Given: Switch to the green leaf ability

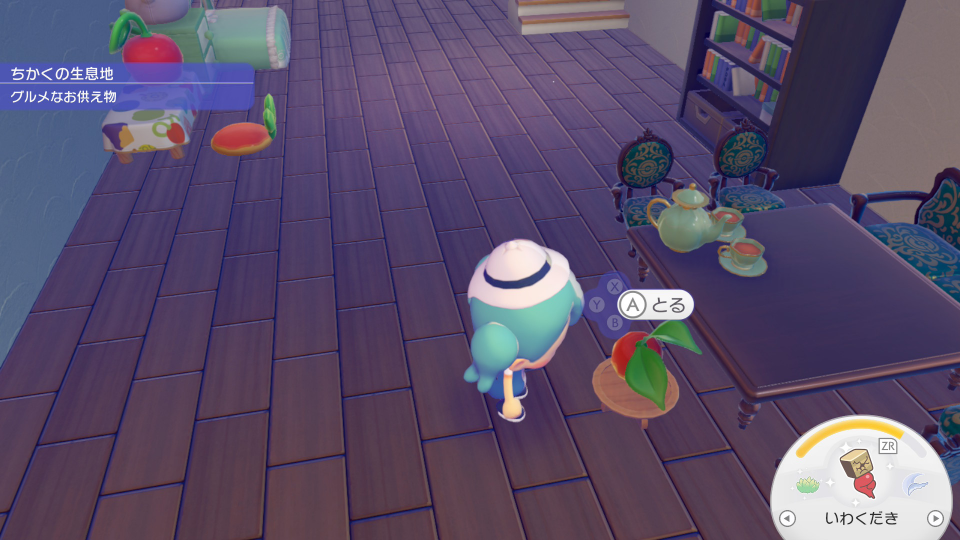Looking at the screenshot, I should pos(807,486).
